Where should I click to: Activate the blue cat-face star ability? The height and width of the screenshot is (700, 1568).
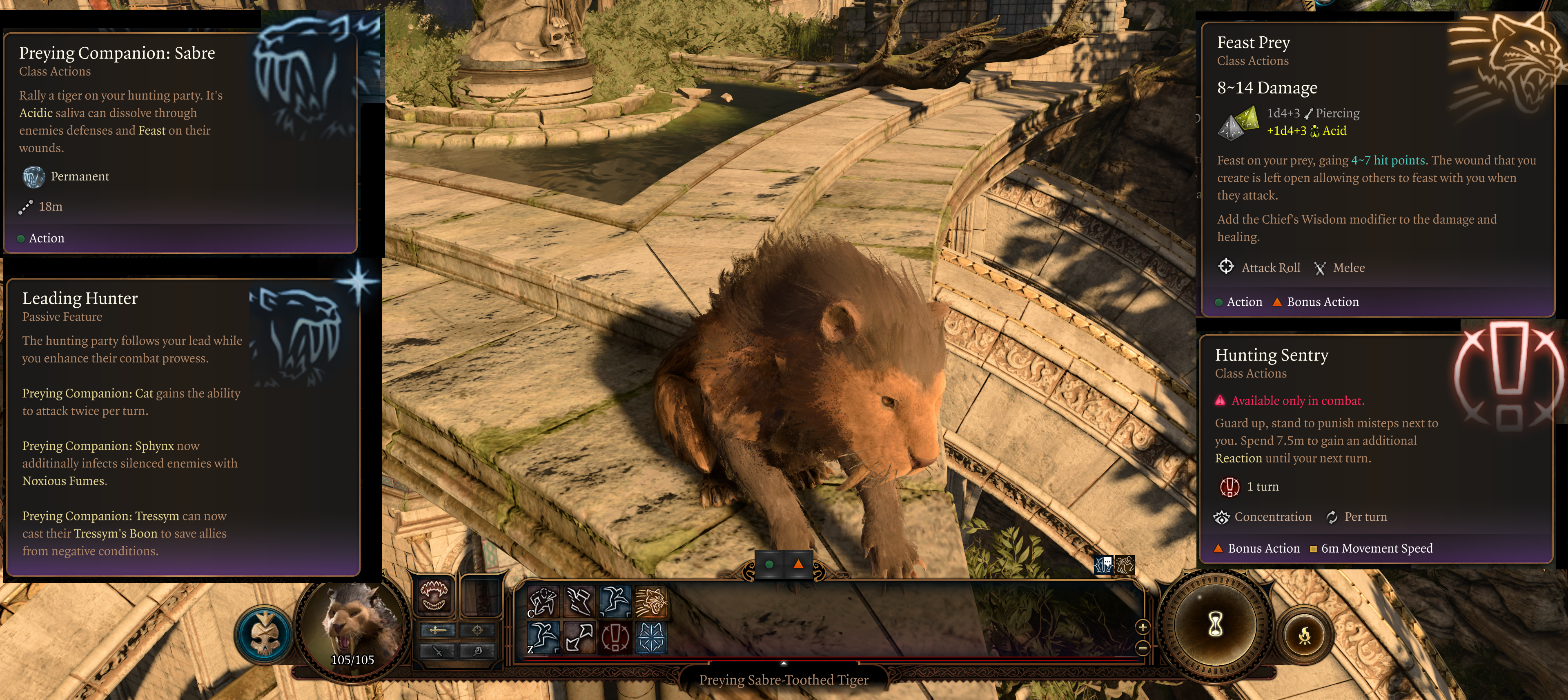(651, 637)
